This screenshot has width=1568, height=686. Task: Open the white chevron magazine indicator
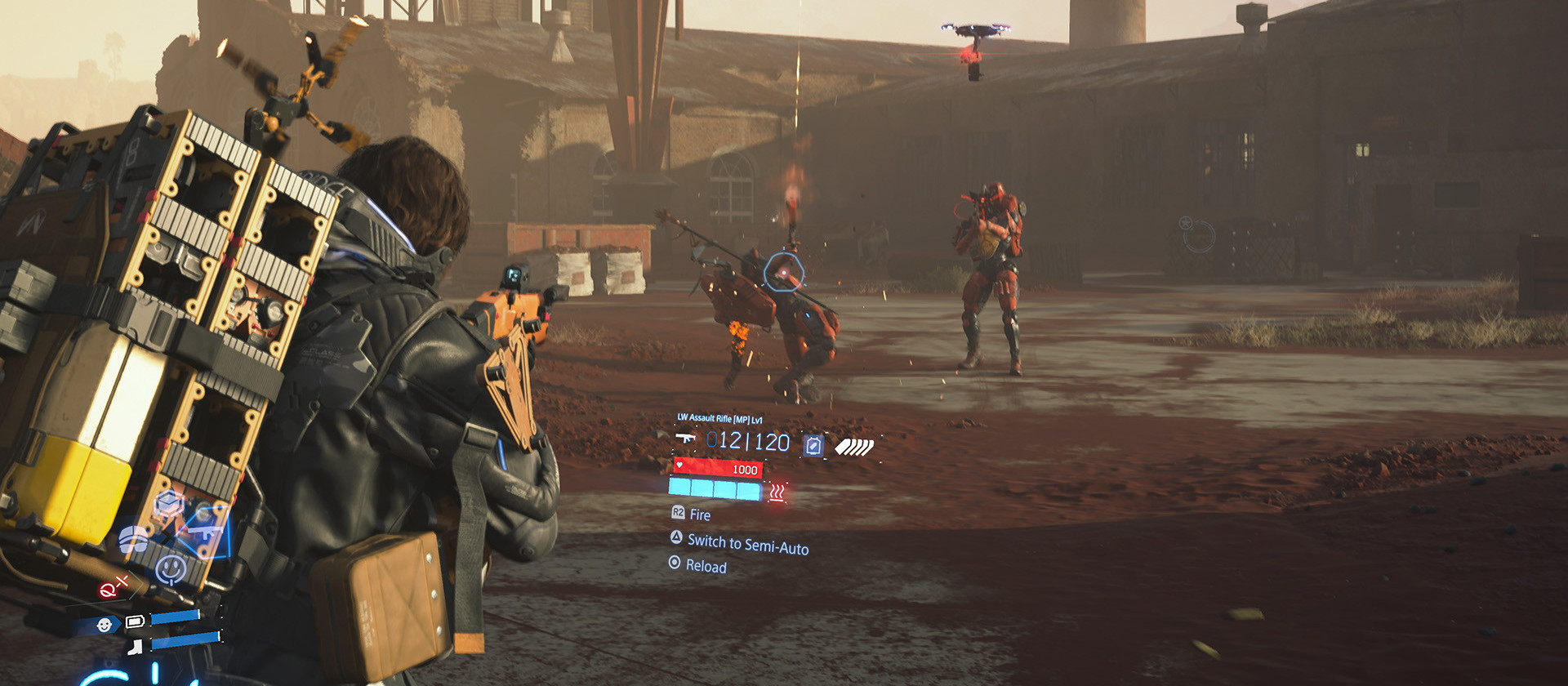coord(854,447)
